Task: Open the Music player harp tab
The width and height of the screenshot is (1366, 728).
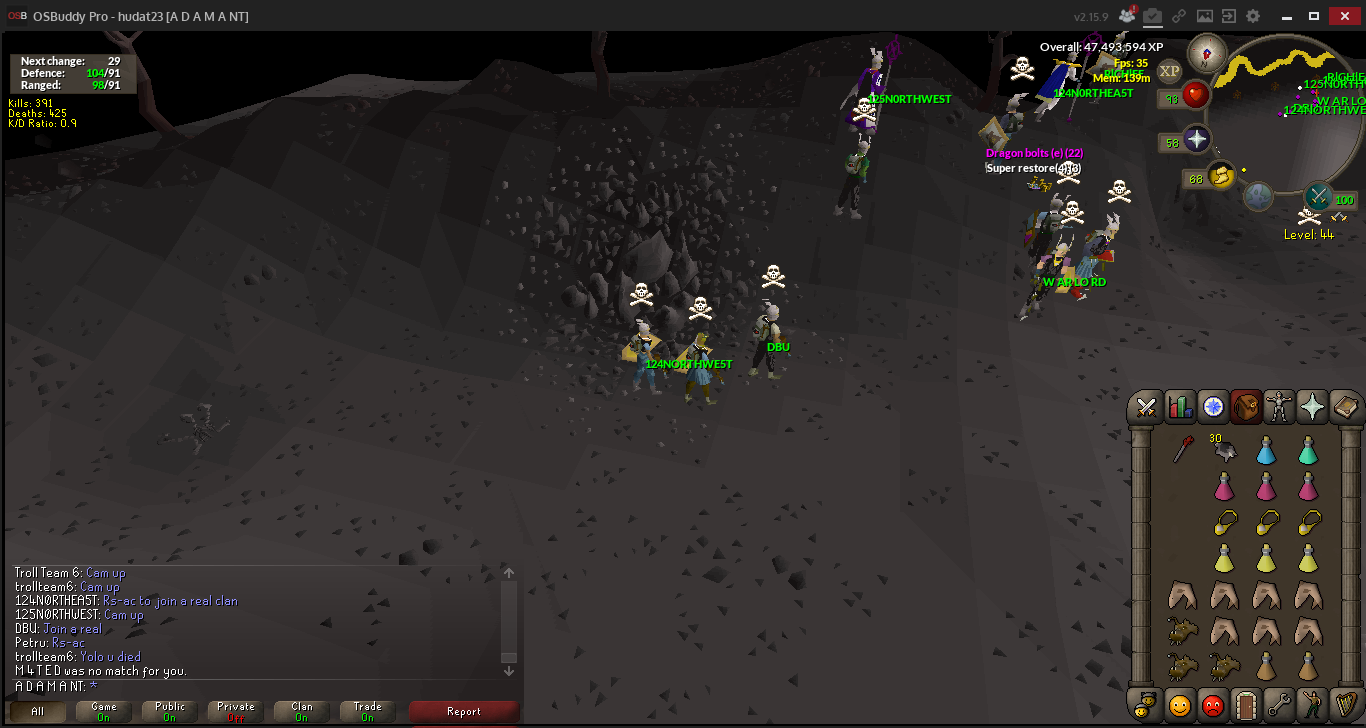Action: (x=1346, y=705)
